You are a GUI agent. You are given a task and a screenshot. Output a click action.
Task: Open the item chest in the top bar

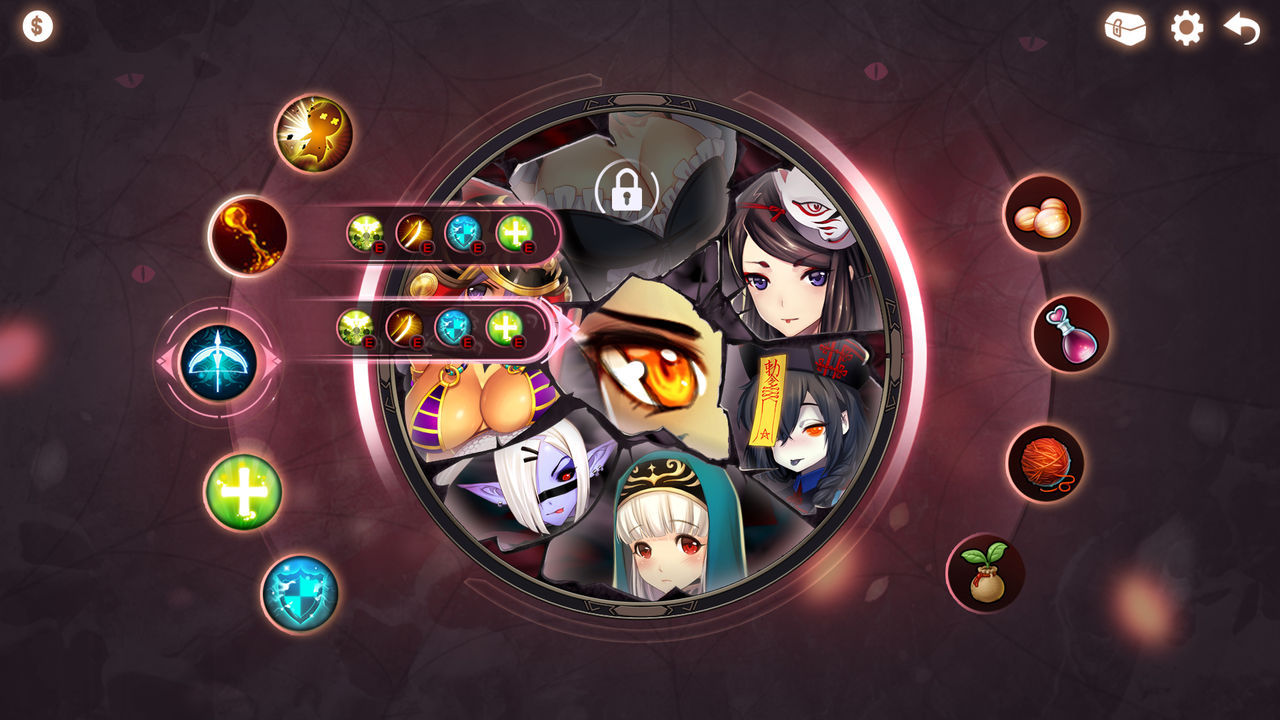1125,29
